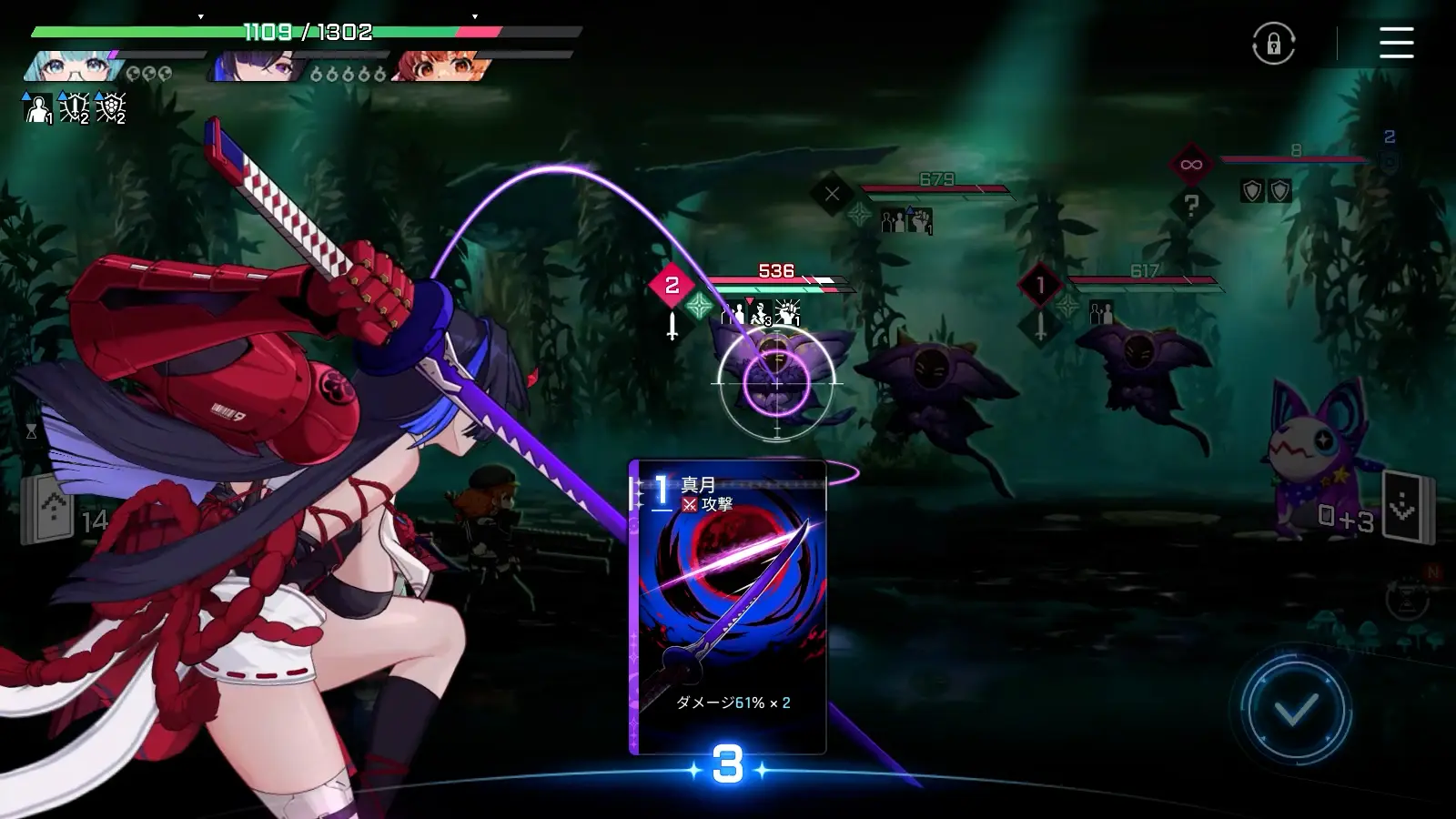Select the 真月 attack card
Image resolution: width=1456 pixels, height=819 pixels.
point(728,607)
